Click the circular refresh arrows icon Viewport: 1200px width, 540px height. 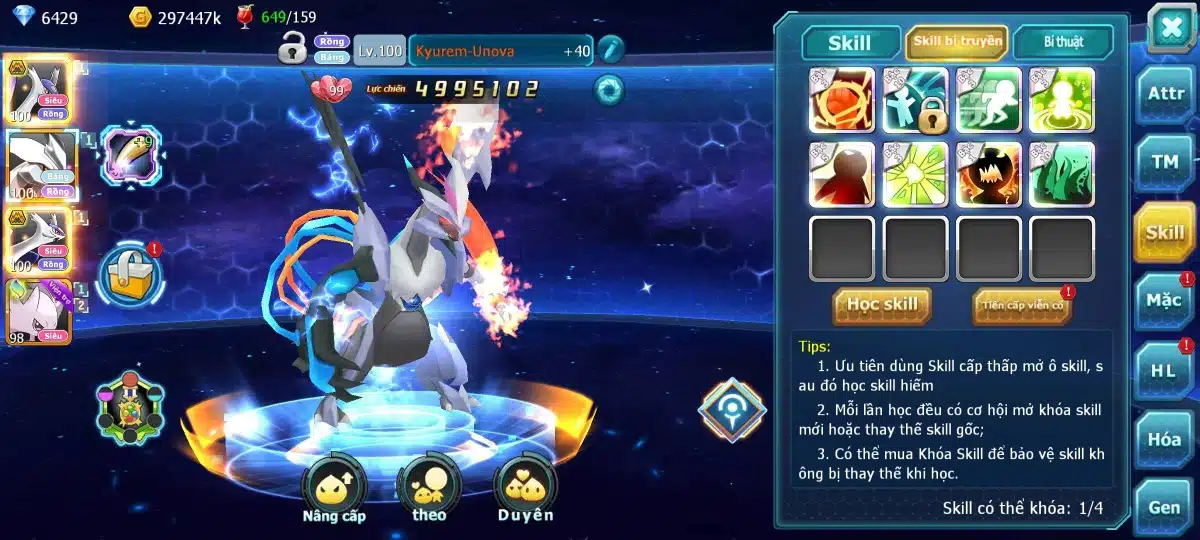tap(608, 89)
